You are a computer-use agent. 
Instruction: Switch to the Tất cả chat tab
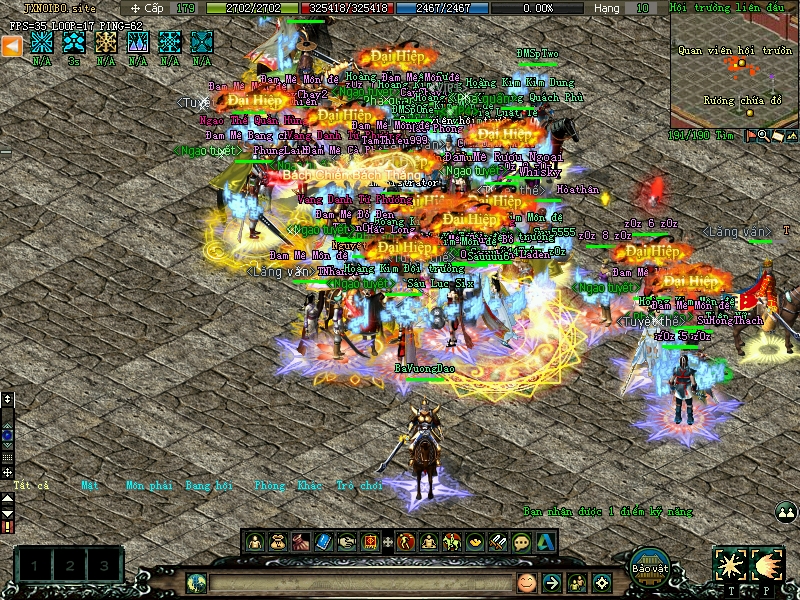(31, 486)
